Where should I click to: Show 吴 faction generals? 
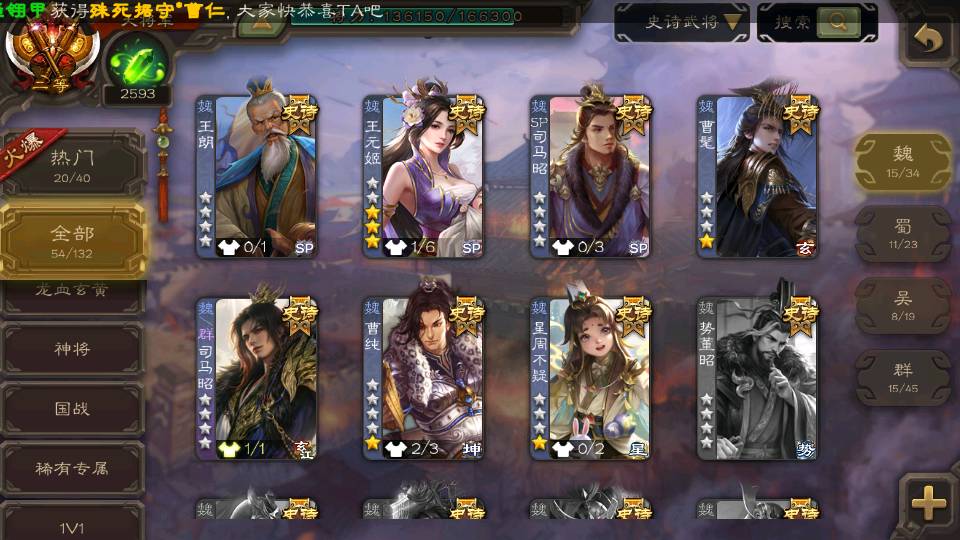[x=903, y=305]
